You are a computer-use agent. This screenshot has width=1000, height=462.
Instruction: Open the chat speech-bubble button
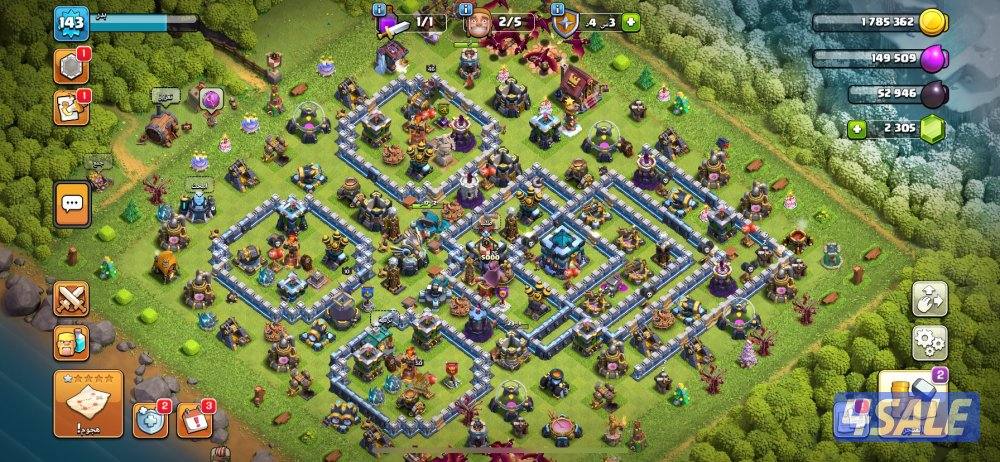tap(72, 203)
